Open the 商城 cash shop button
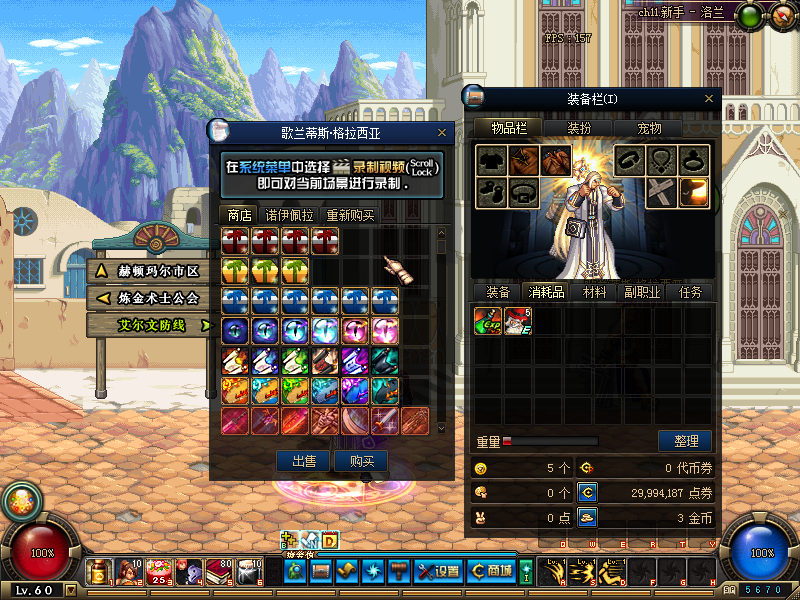Viewport: 800px width, 600px height. tap(492, 571)
